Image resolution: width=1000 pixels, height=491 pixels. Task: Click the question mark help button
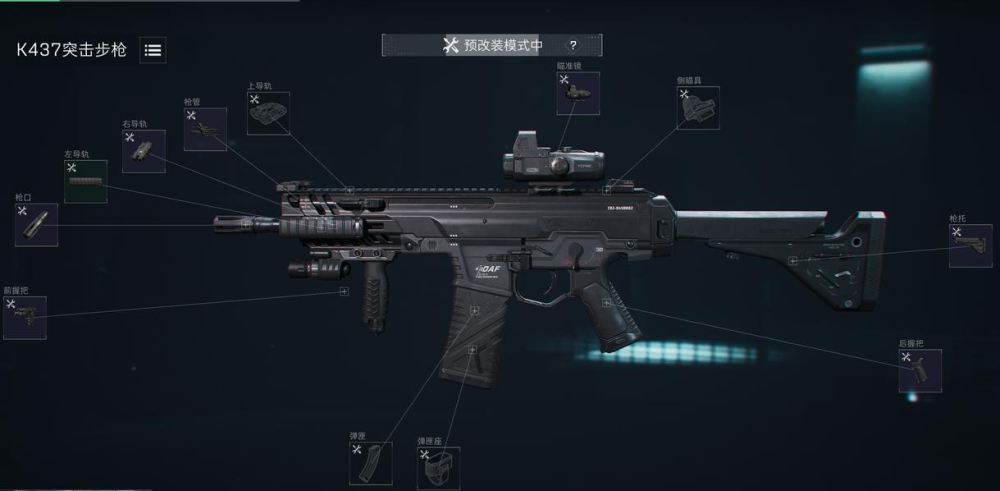coord(573,45)
